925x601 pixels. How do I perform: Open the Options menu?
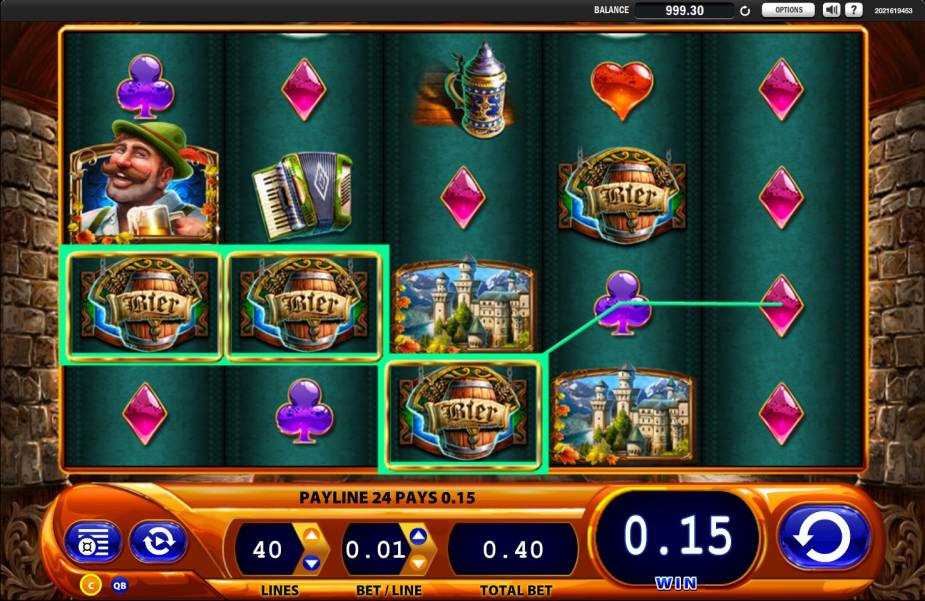(x=788, y=10)
